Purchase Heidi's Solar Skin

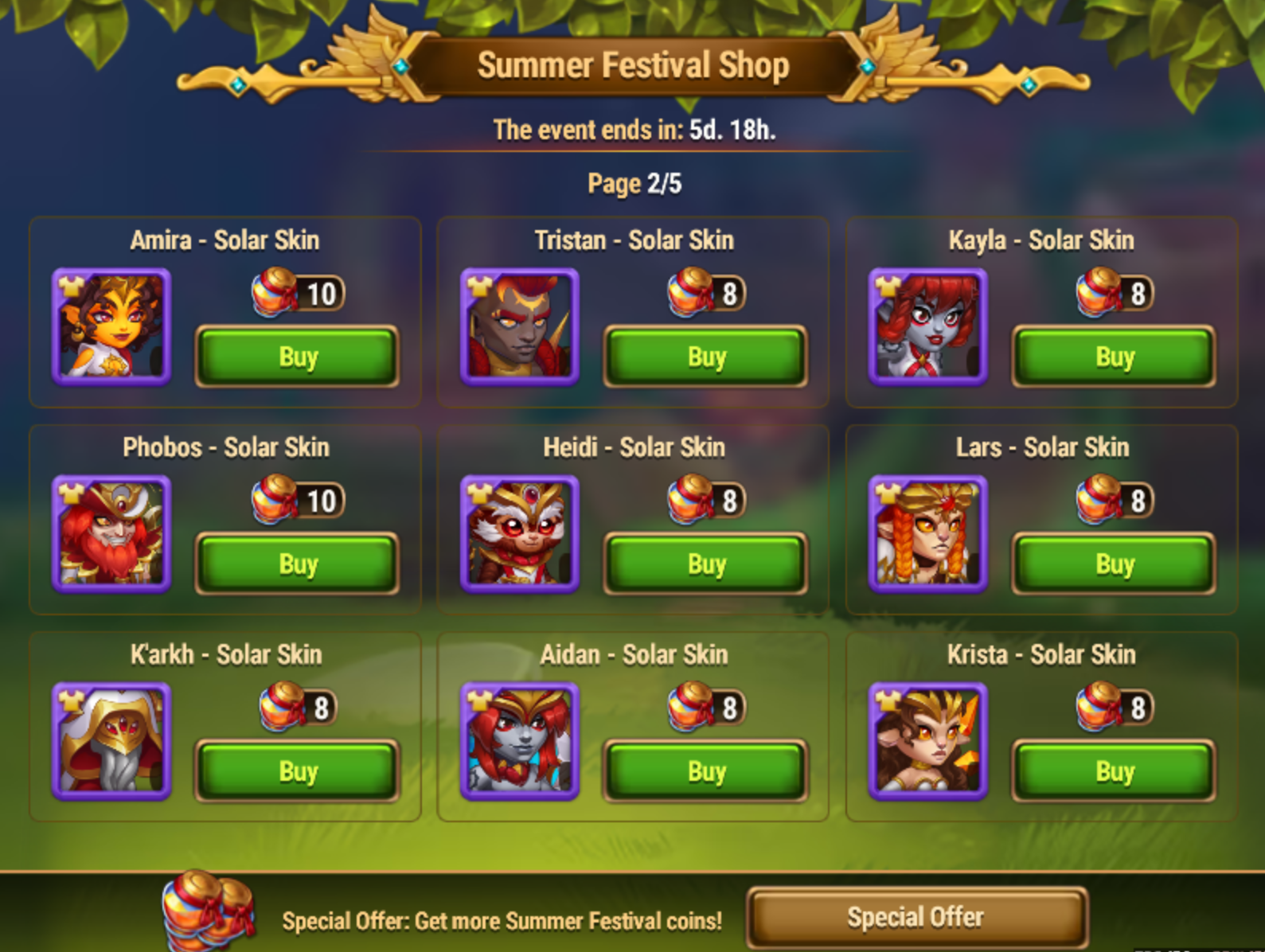click(705, 564)
